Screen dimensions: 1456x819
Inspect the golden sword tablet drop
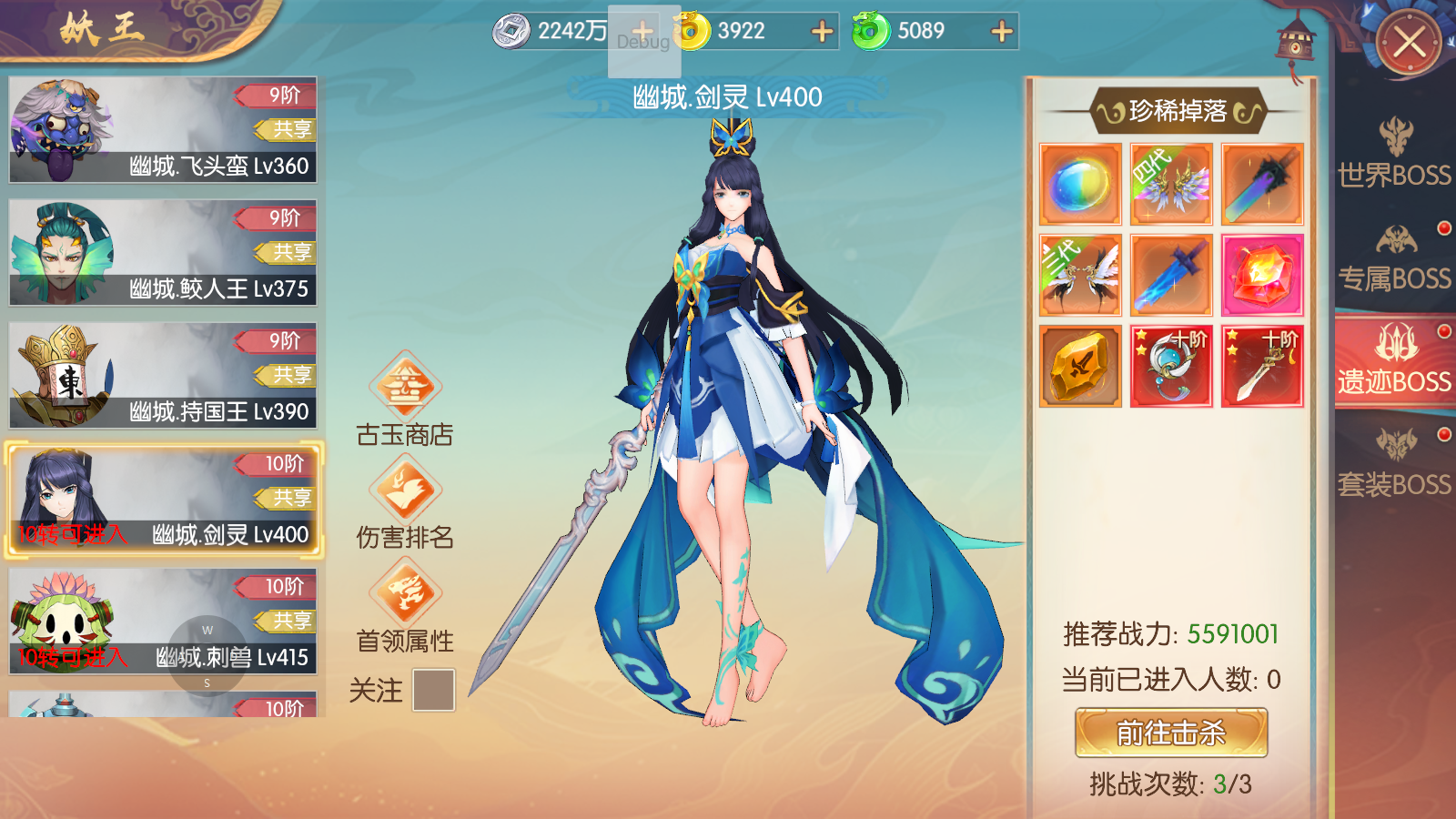pyautogui.click(x=1080, y=366)
